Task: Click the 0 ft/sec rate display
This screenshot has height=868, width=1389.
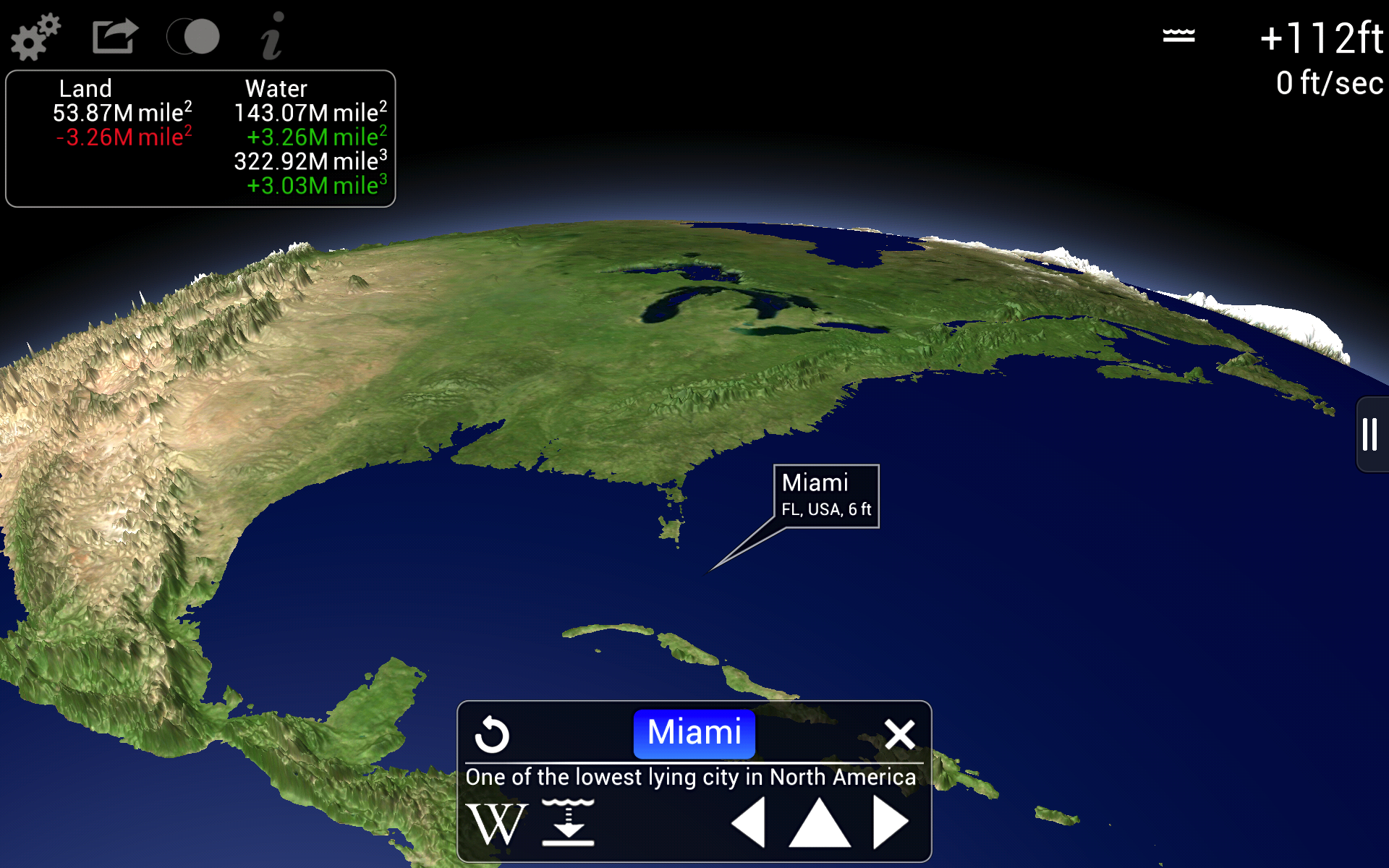Action: pyautogui.click(x=1330, y=83)
